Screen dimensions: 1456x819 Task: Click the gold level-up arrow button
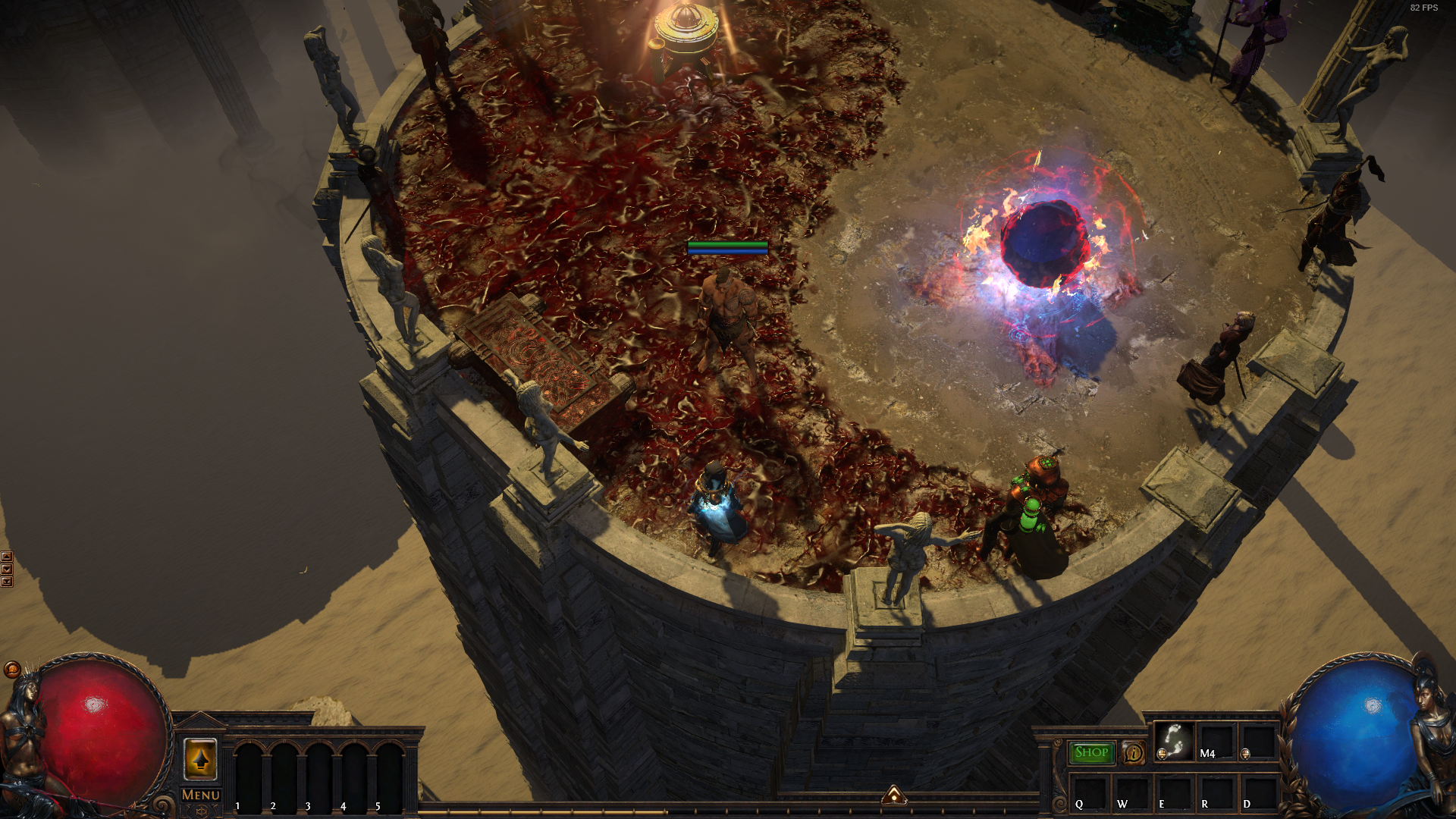click(200, 758)
